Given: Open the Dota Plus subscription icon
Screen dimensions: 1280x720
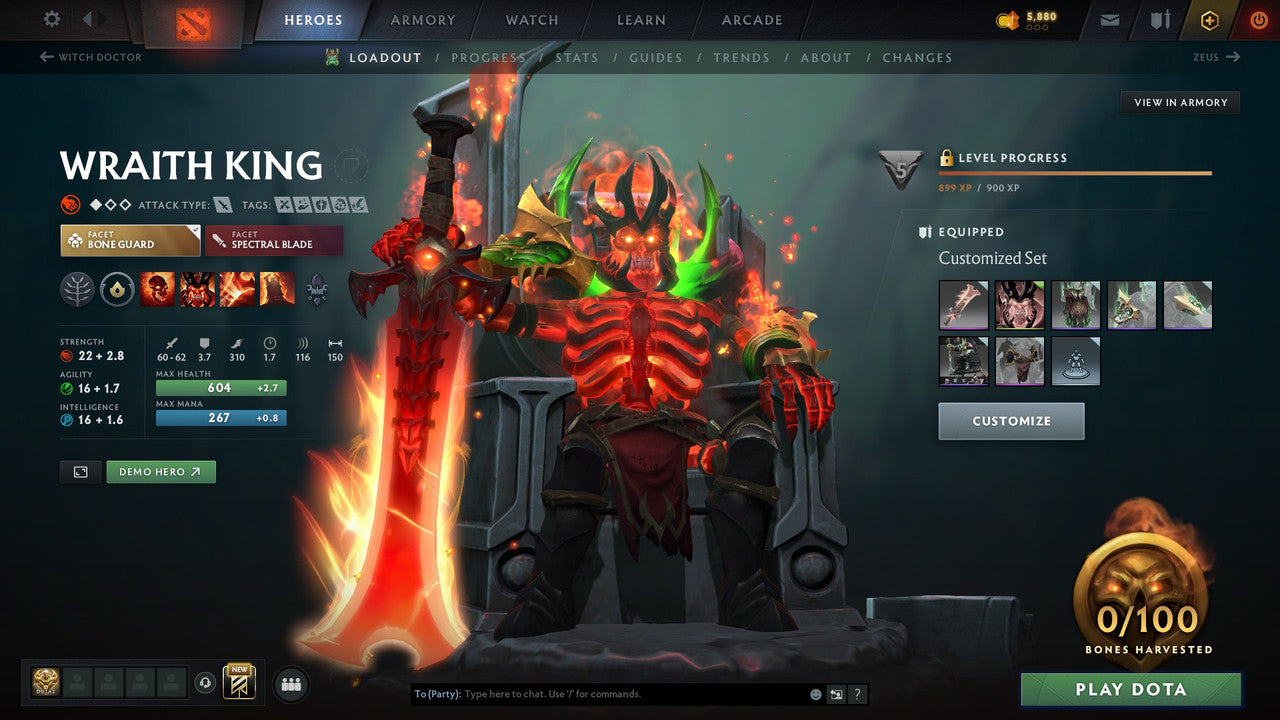Looking at the screenshot, I should [1209, 20].
